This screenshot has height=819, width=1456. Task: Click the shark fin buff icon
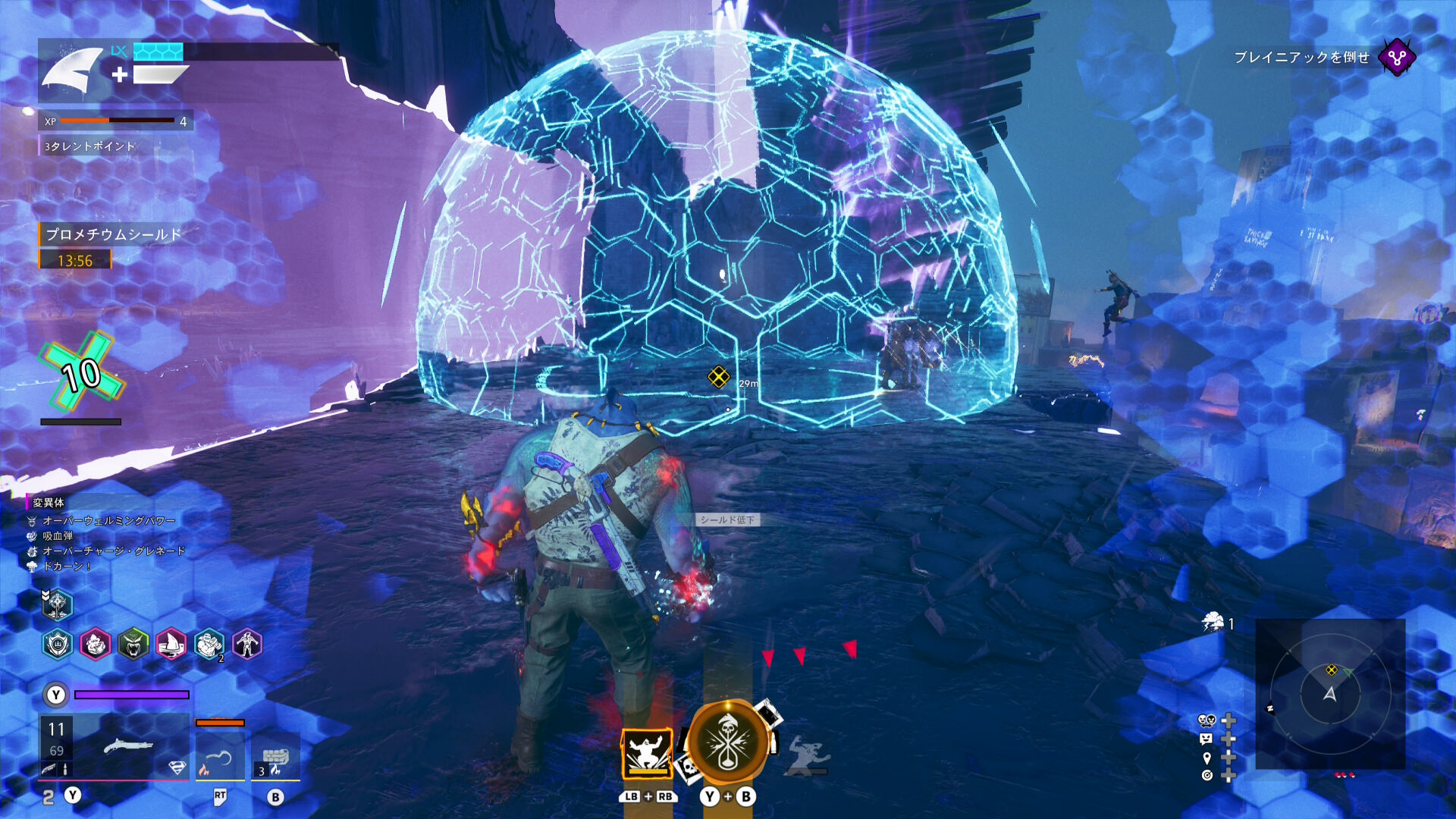coord(171,645)
